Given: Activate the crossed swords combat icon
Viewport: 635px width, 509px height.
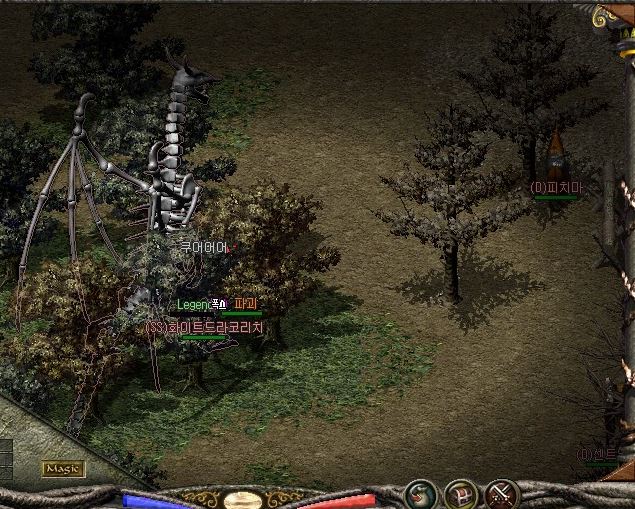Looking at the screenshot, I should pos(500,494).
